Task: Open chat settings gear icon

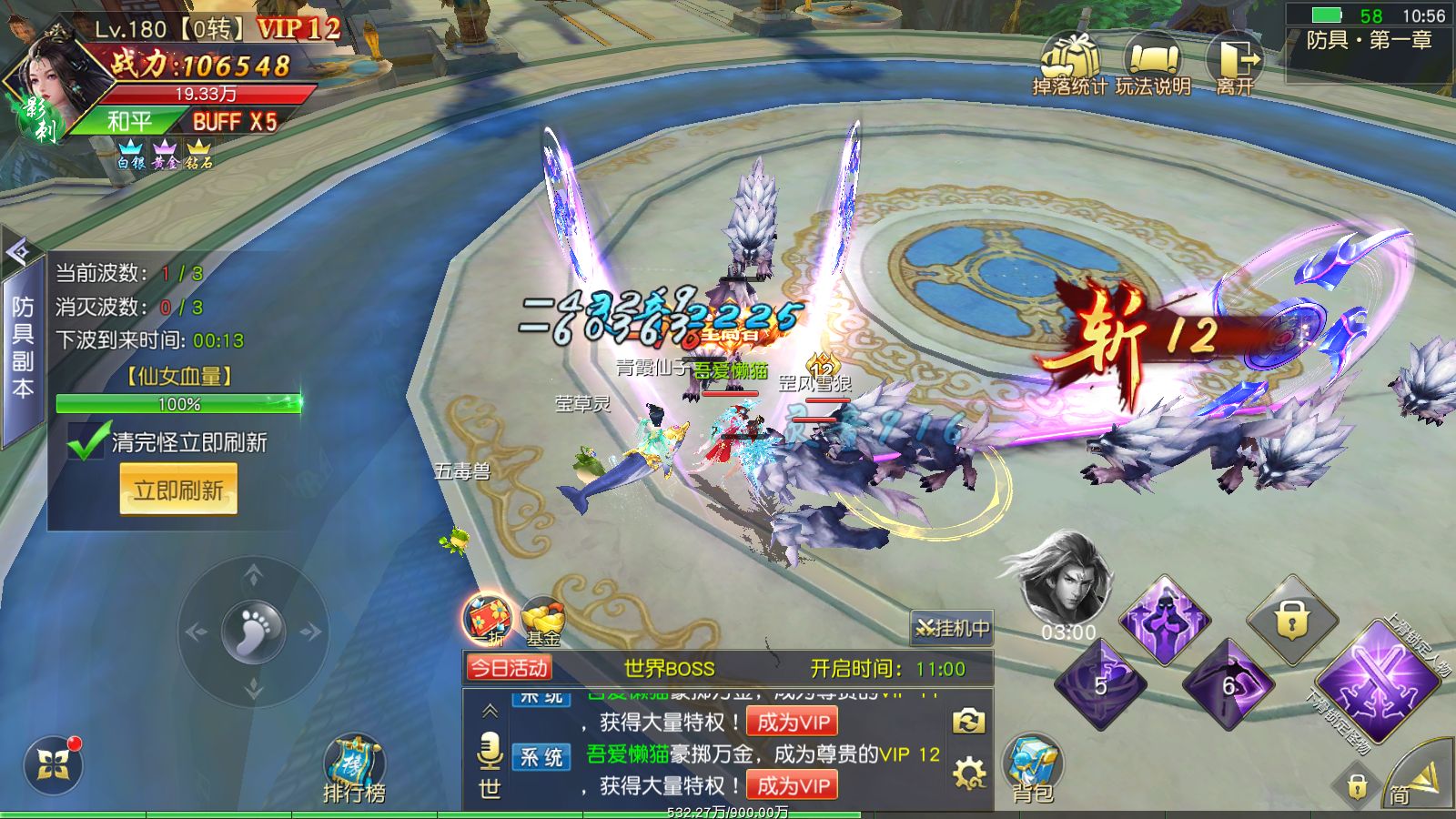Action: (969, 773)
